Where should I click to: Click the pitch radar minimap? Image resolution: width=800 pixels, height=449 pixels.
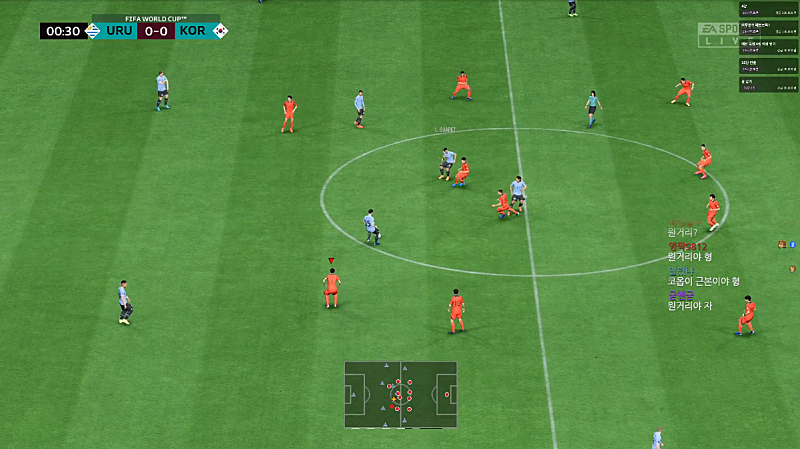400,394
